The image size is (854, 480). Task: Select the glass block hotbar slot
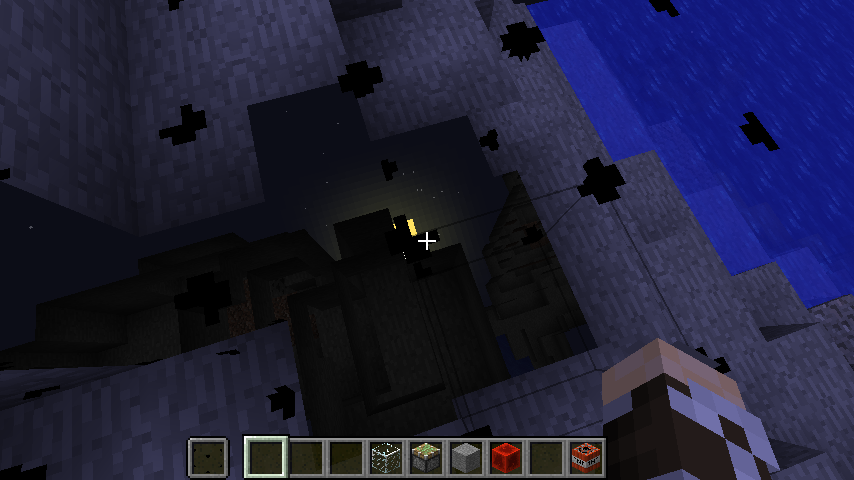coord(385,458)
